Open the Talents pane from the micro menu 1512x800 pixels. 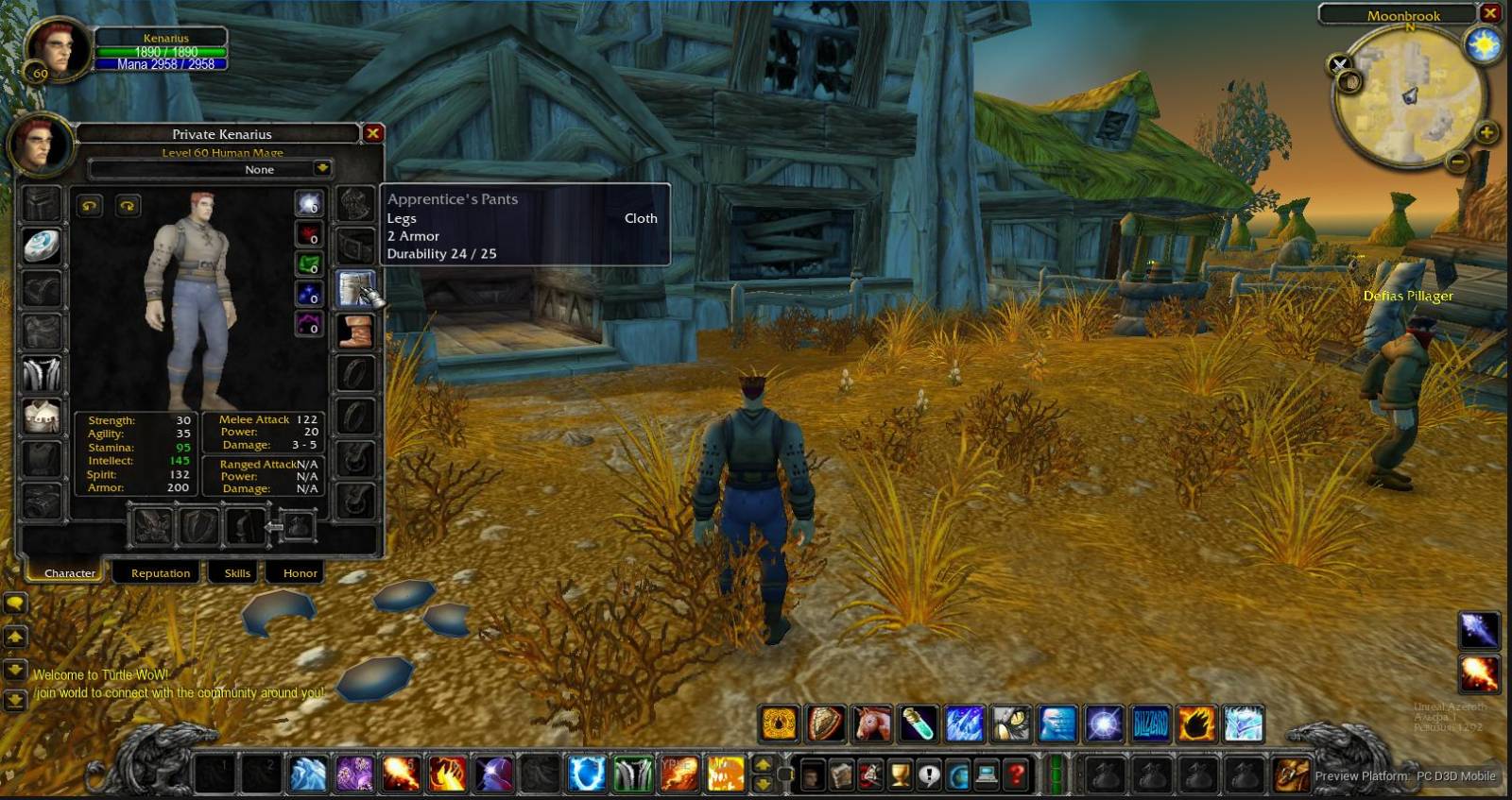869,775
